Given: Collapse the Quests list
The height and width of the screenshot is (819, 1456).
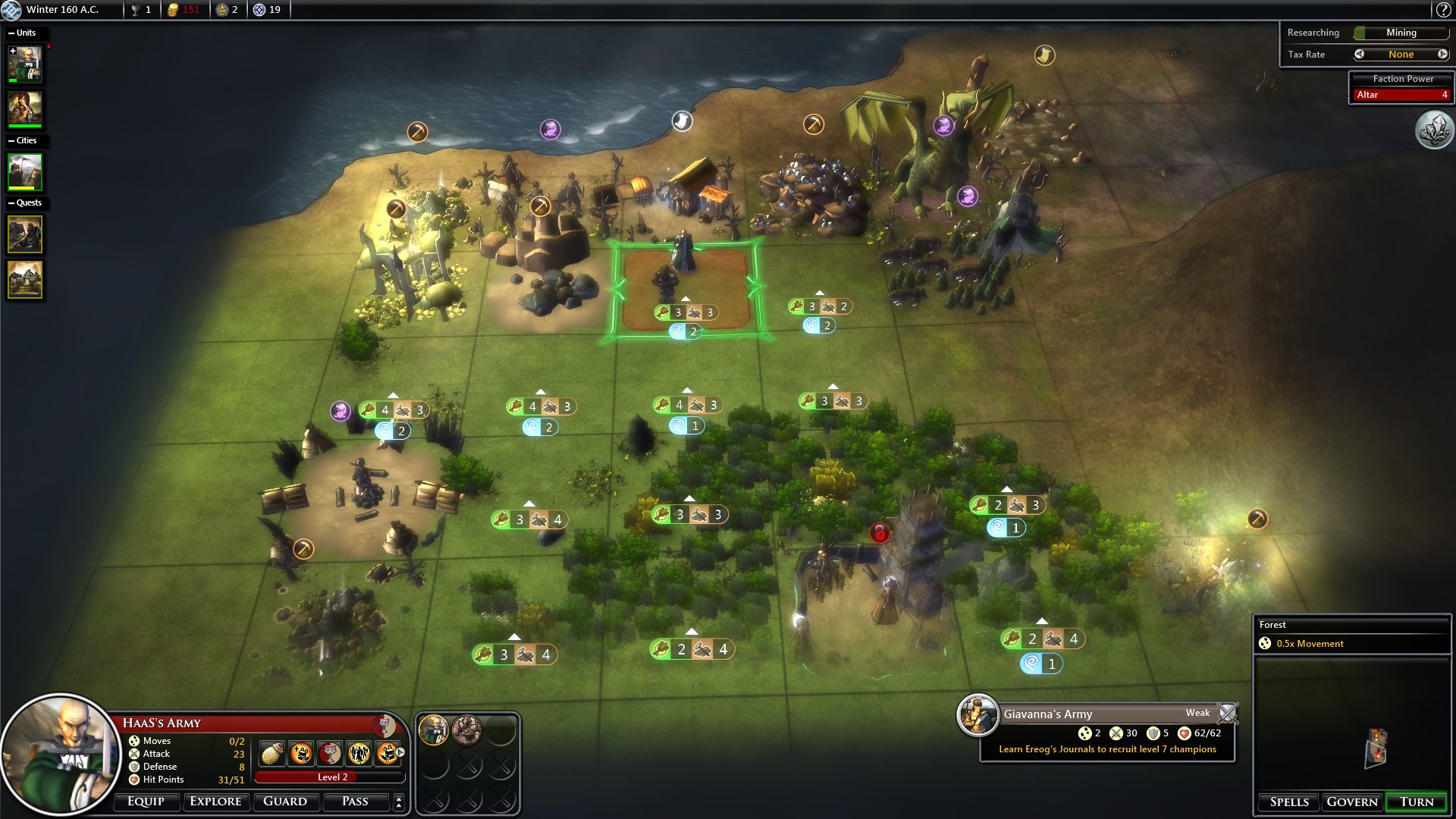Looking at the screenshot, I should tap(11, 203).
